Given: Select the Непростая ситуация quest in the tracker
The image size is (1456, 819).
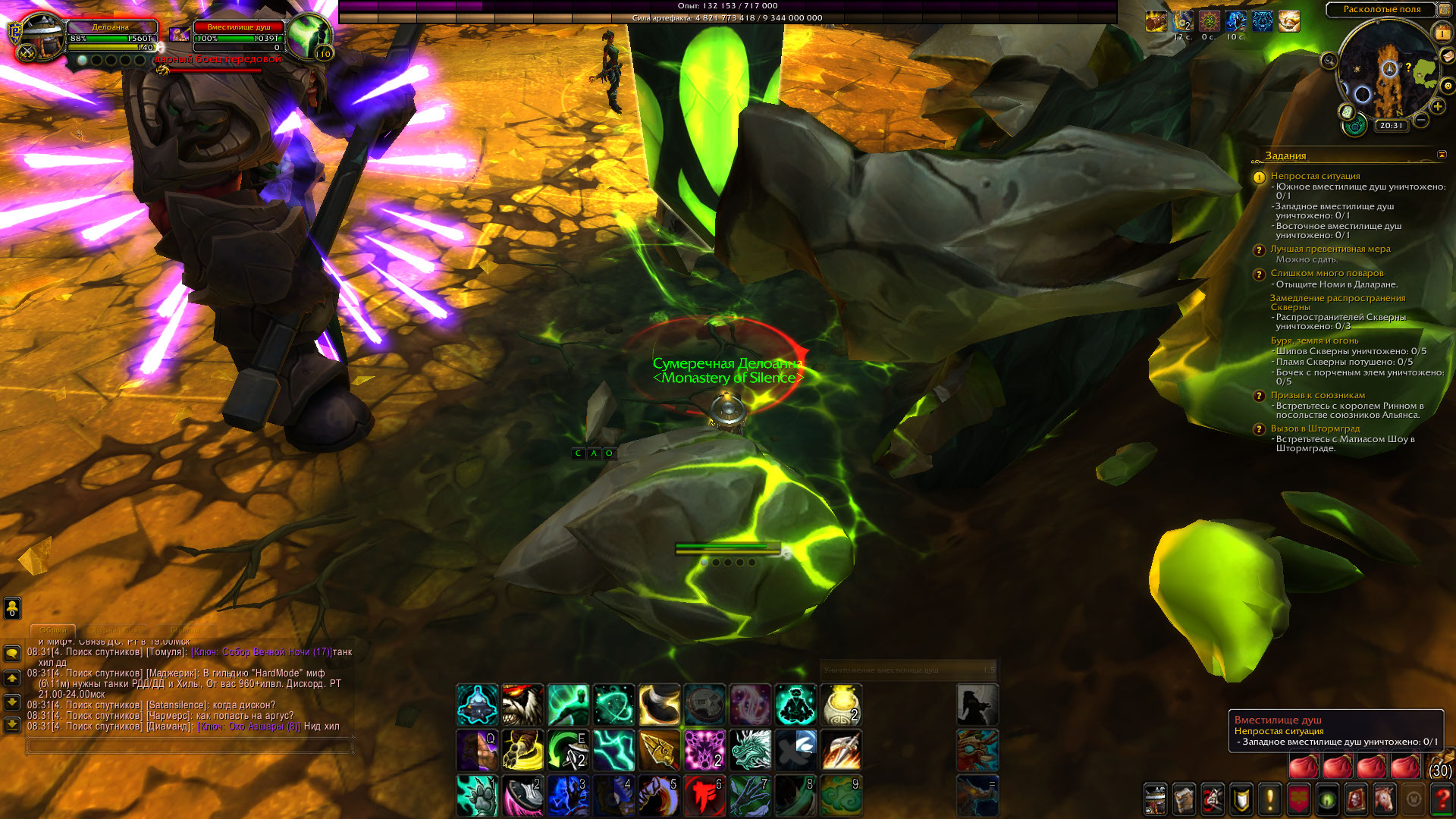Looking at the screenshot, I should pos(1315,176).
